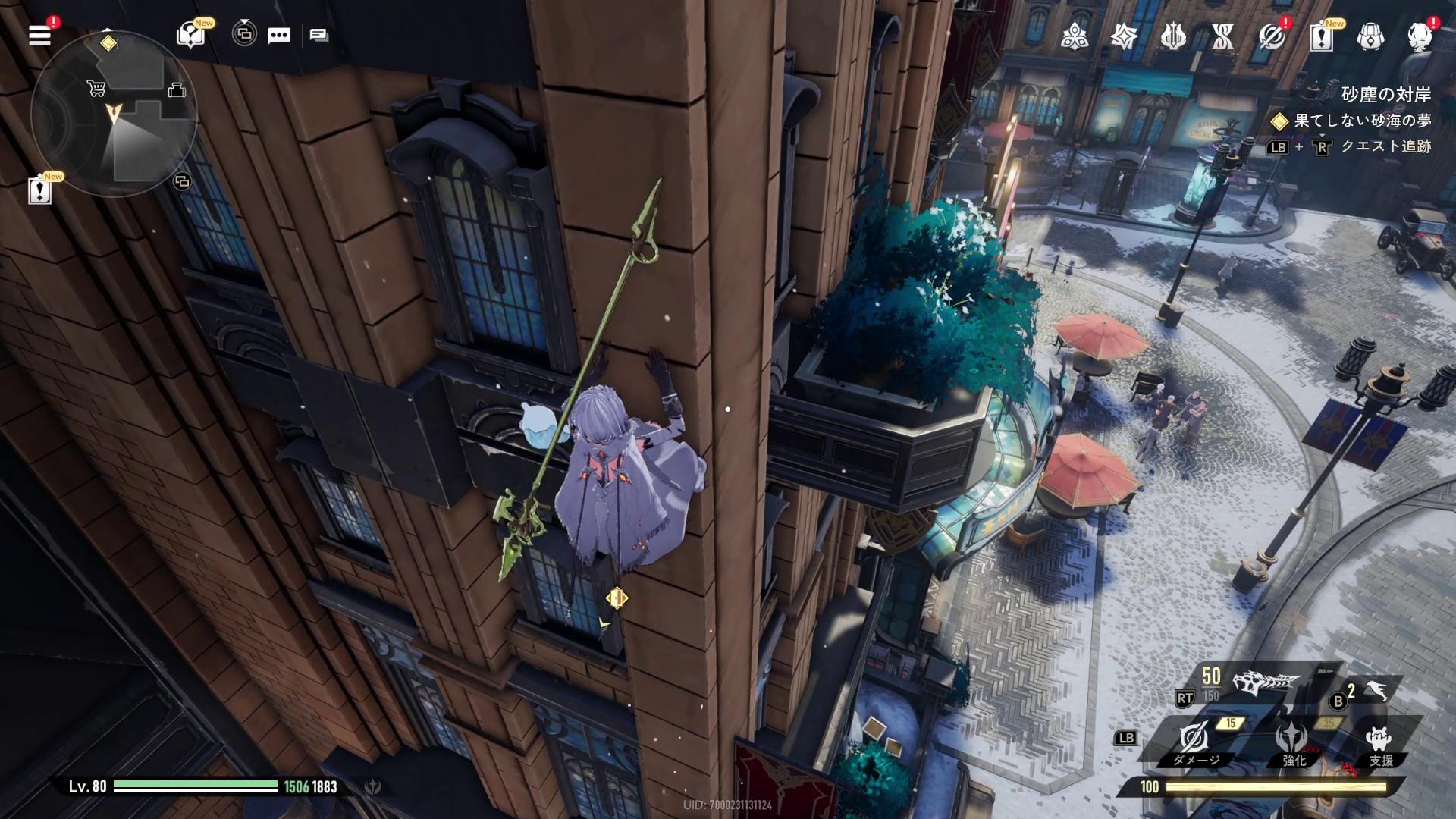1456x819 pixels.
Task: Activate the 支援 skill icon
Action: pos(1379,739)
